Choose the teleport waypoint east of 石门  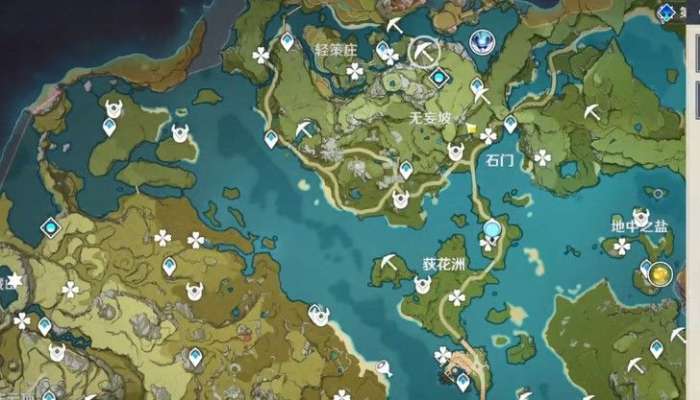point(510,123)
